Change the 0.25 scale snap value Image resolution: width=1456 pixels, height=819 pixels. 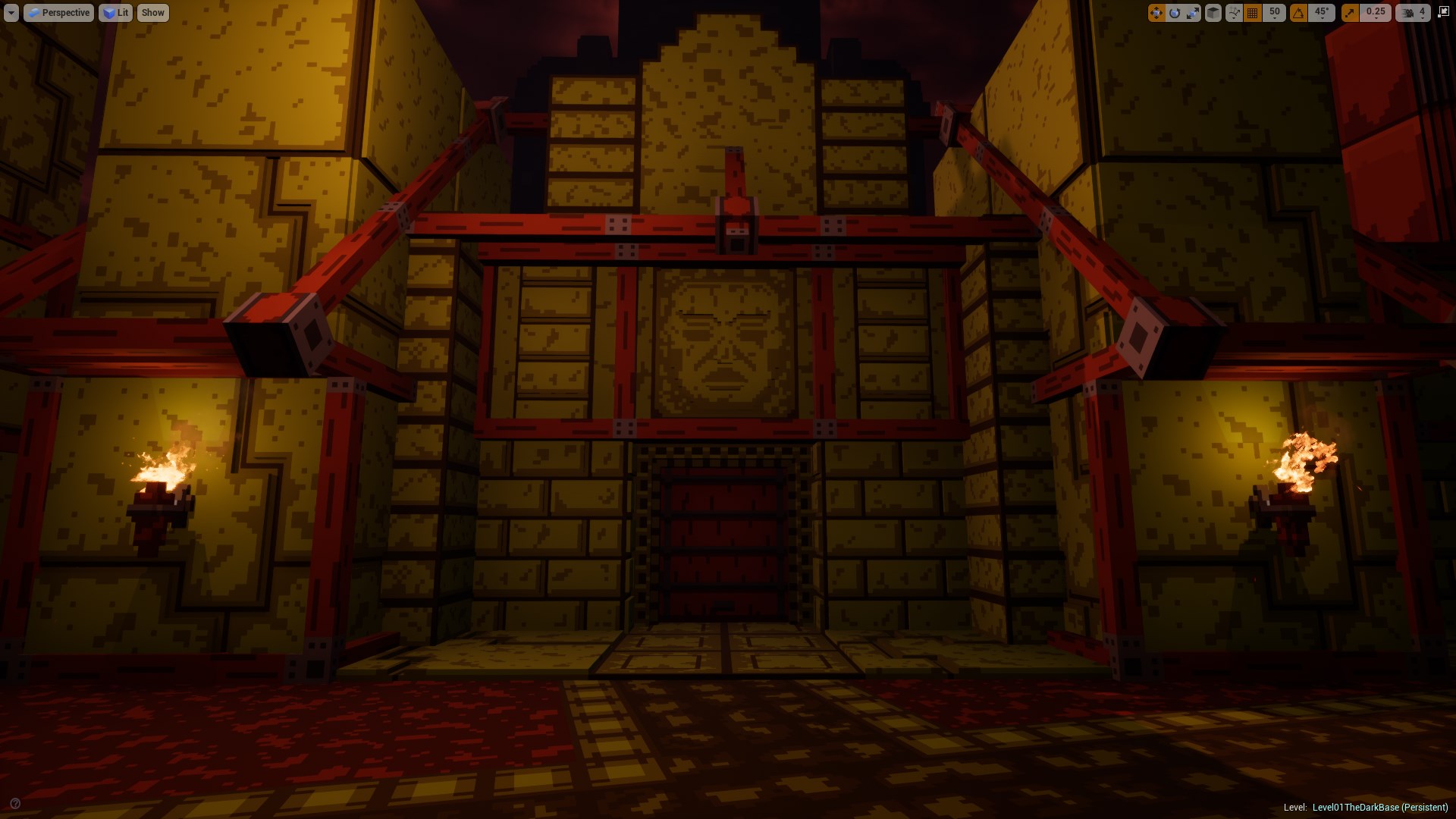[1376, 13]
